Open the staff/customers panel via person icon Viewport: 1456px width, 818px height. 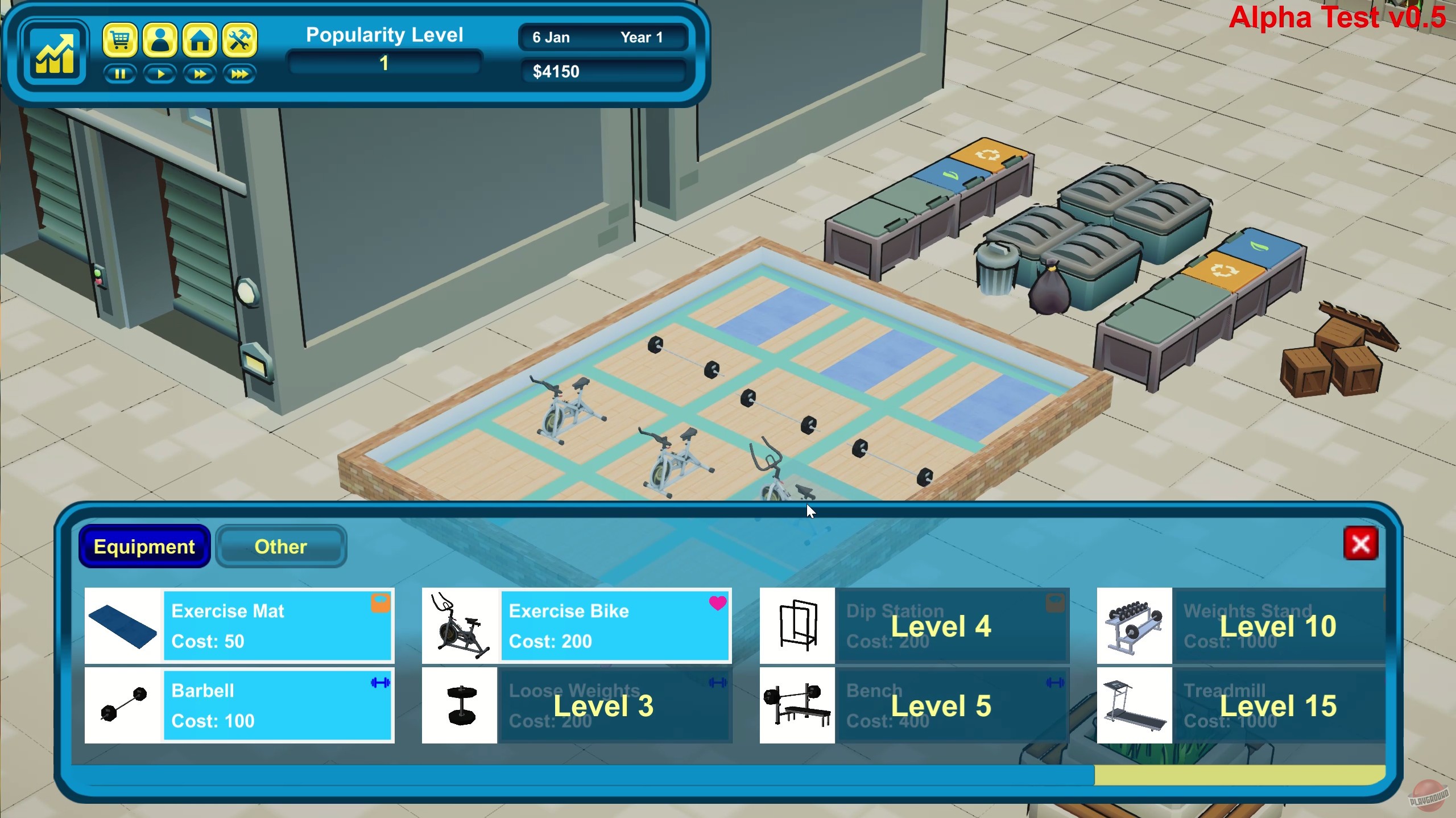click(x=160, y=40)
